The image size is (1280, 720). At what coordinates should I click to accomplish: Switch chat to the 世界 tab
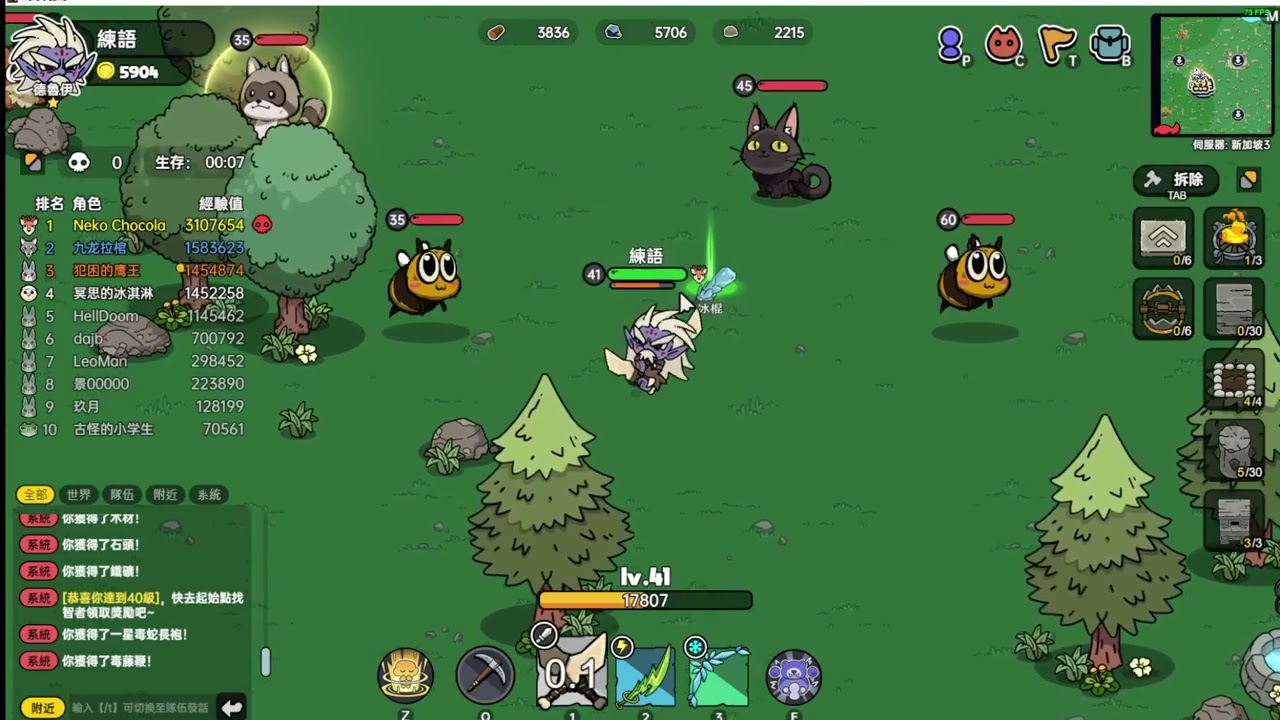pyautogui.click(x=79, y=495)
